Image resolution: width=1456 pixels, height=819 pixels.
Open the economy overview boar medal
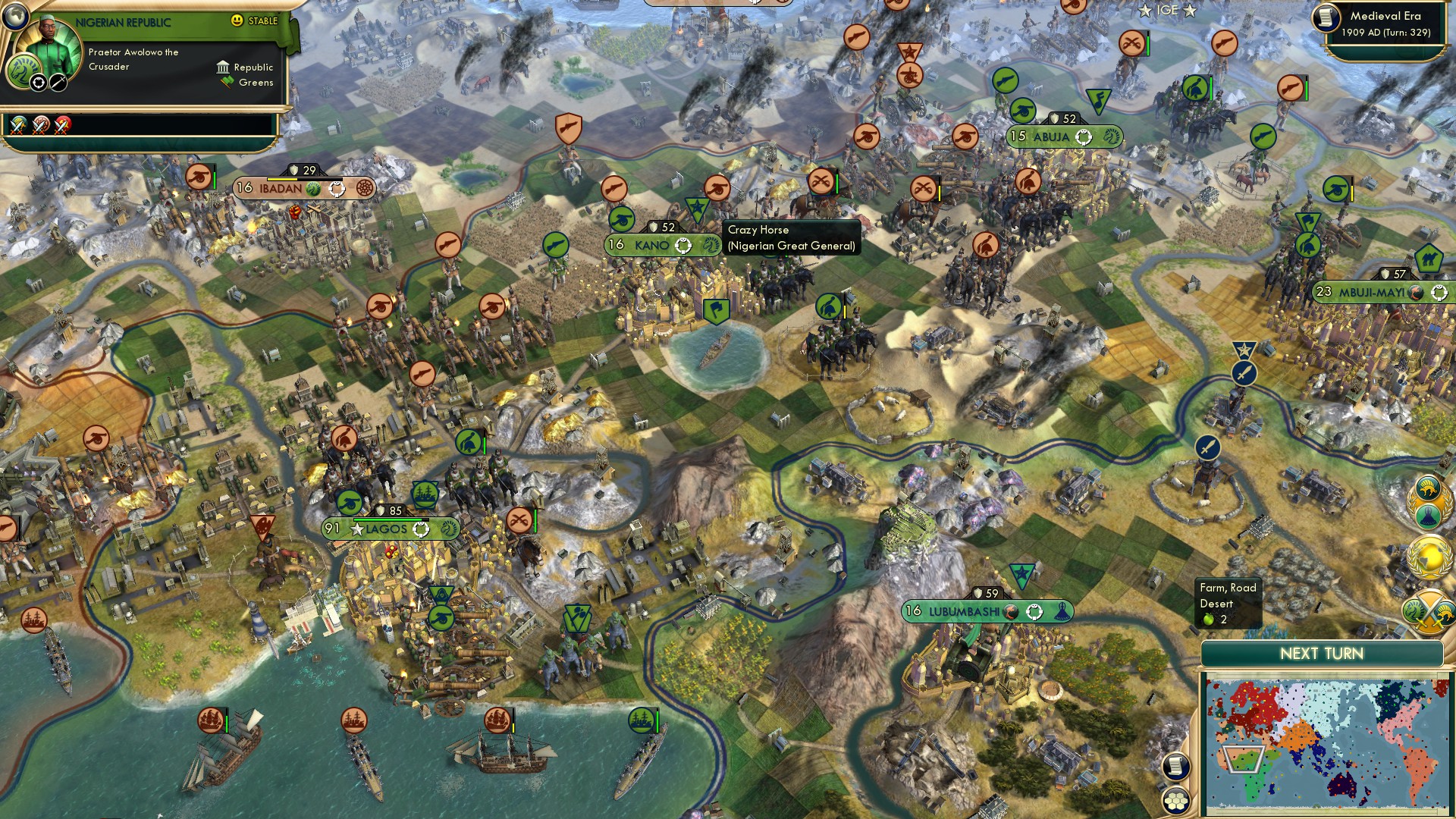coord(1429,489)
